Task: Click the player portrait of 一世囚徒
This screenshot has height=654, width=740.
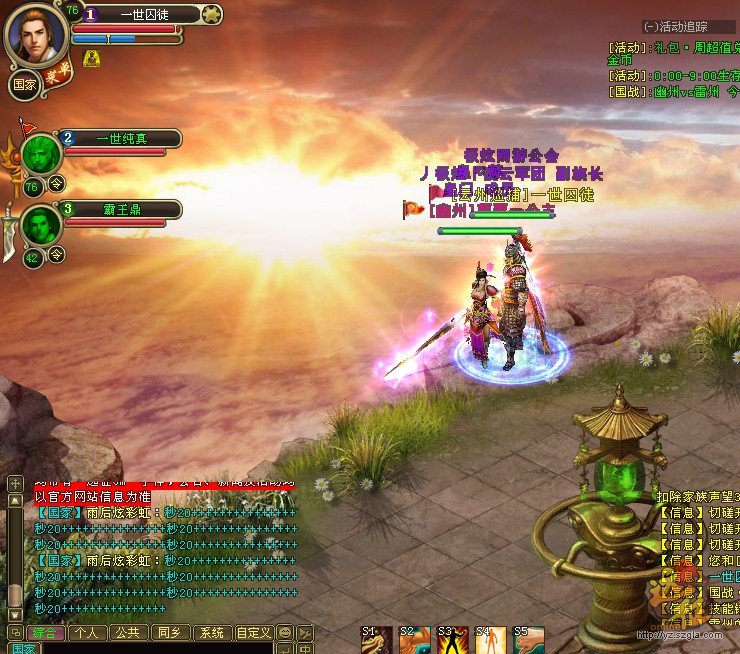Action: [x=36, y=35]
